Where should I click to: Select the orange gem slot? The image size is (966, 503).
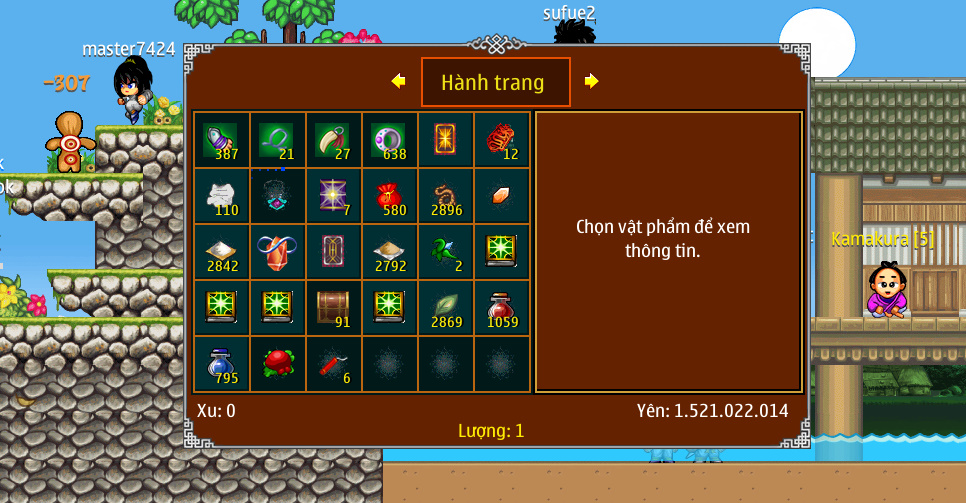click(x=501, y=195)
